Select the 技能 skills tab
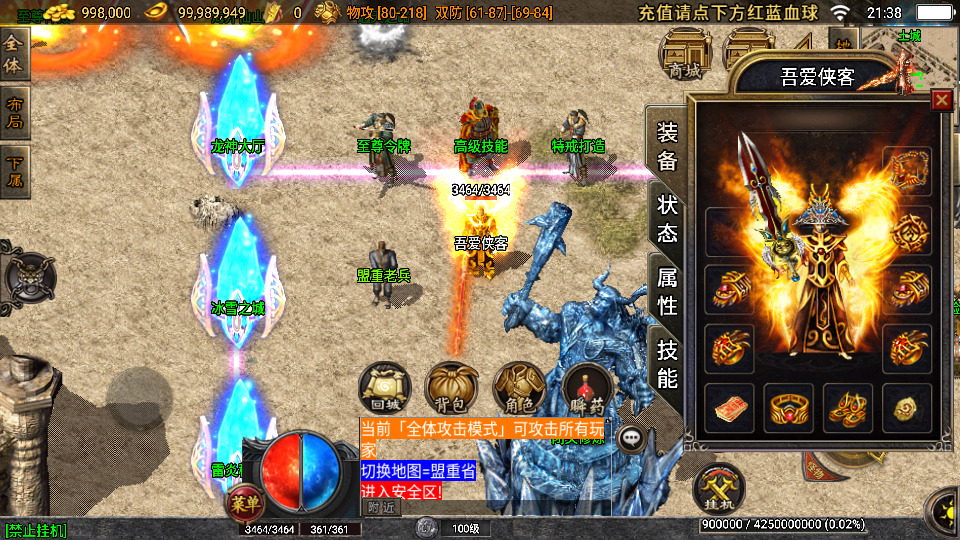This screenshot has height=540, width=960. tap(667, 364)
